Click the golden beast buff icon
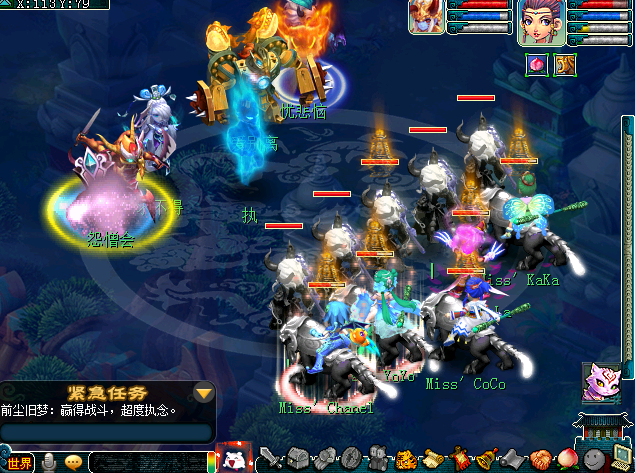636x473 pixels. pyautogui.click(x=564, y=64)
